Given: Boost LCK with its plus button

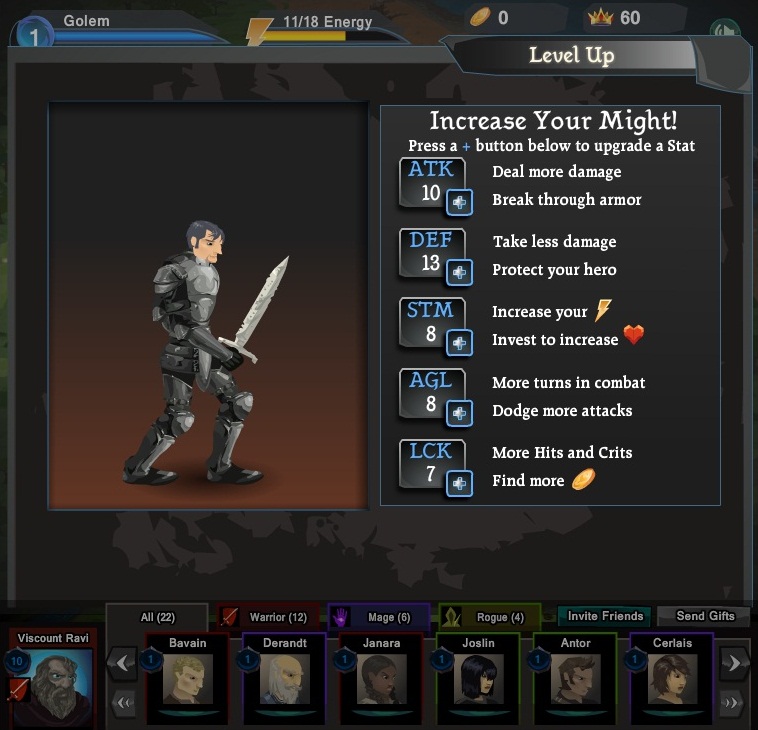Looking at the screenshot, I should pos(459,483).
